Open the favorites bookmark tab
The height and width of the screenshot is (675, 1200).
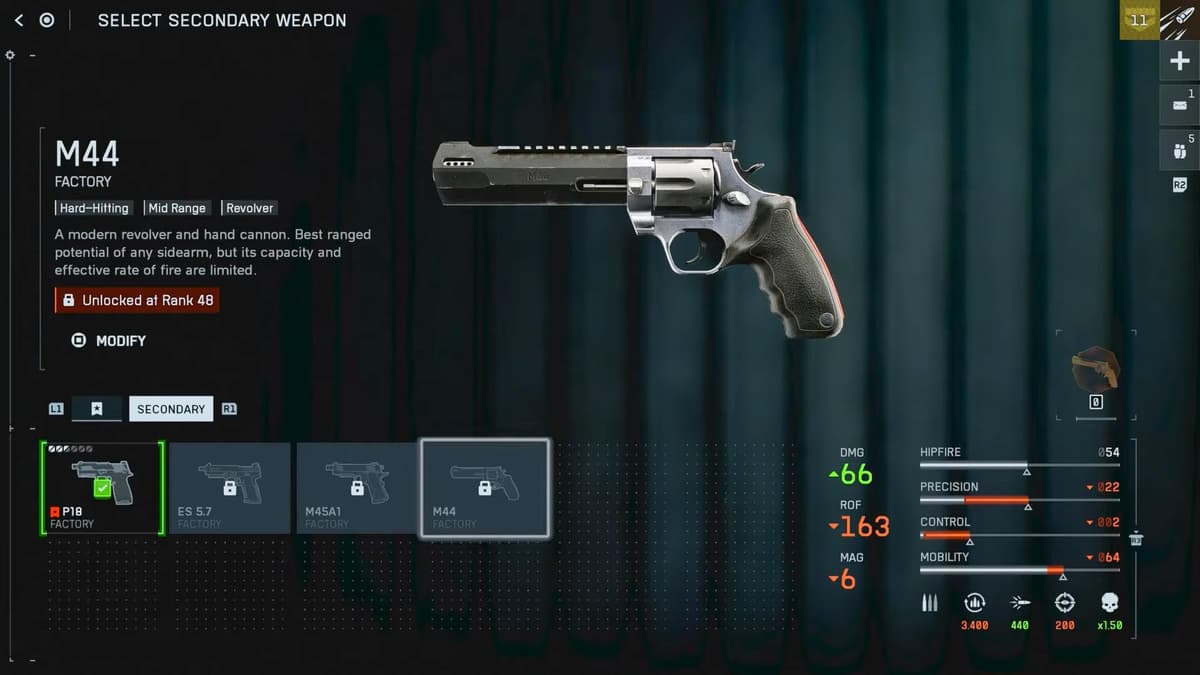pos(97,409)
